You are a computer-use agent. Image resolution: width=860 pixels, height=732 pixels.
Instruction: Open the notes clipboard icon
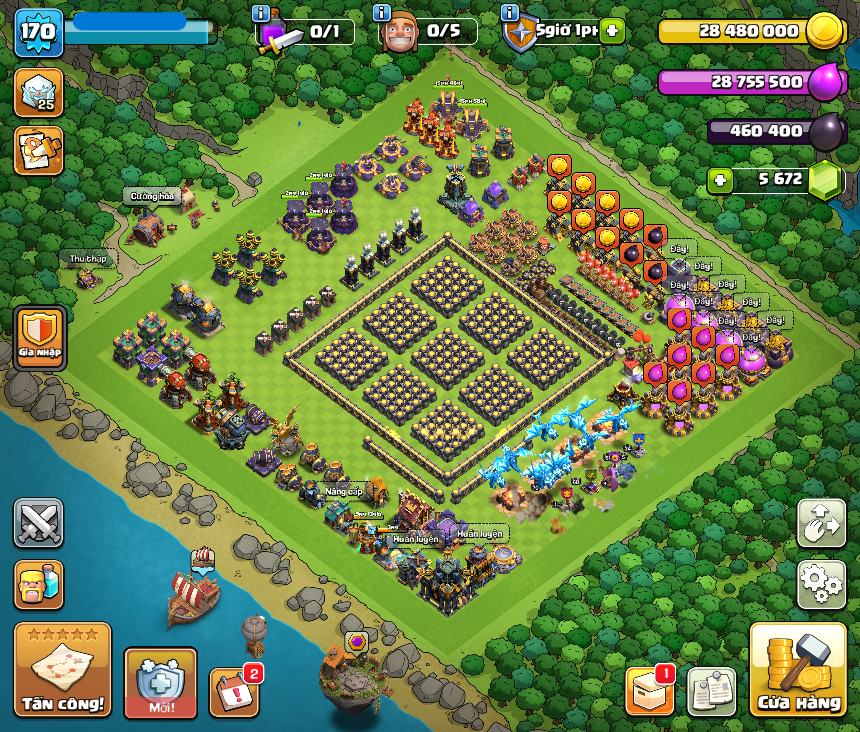[x=711, y=691]
